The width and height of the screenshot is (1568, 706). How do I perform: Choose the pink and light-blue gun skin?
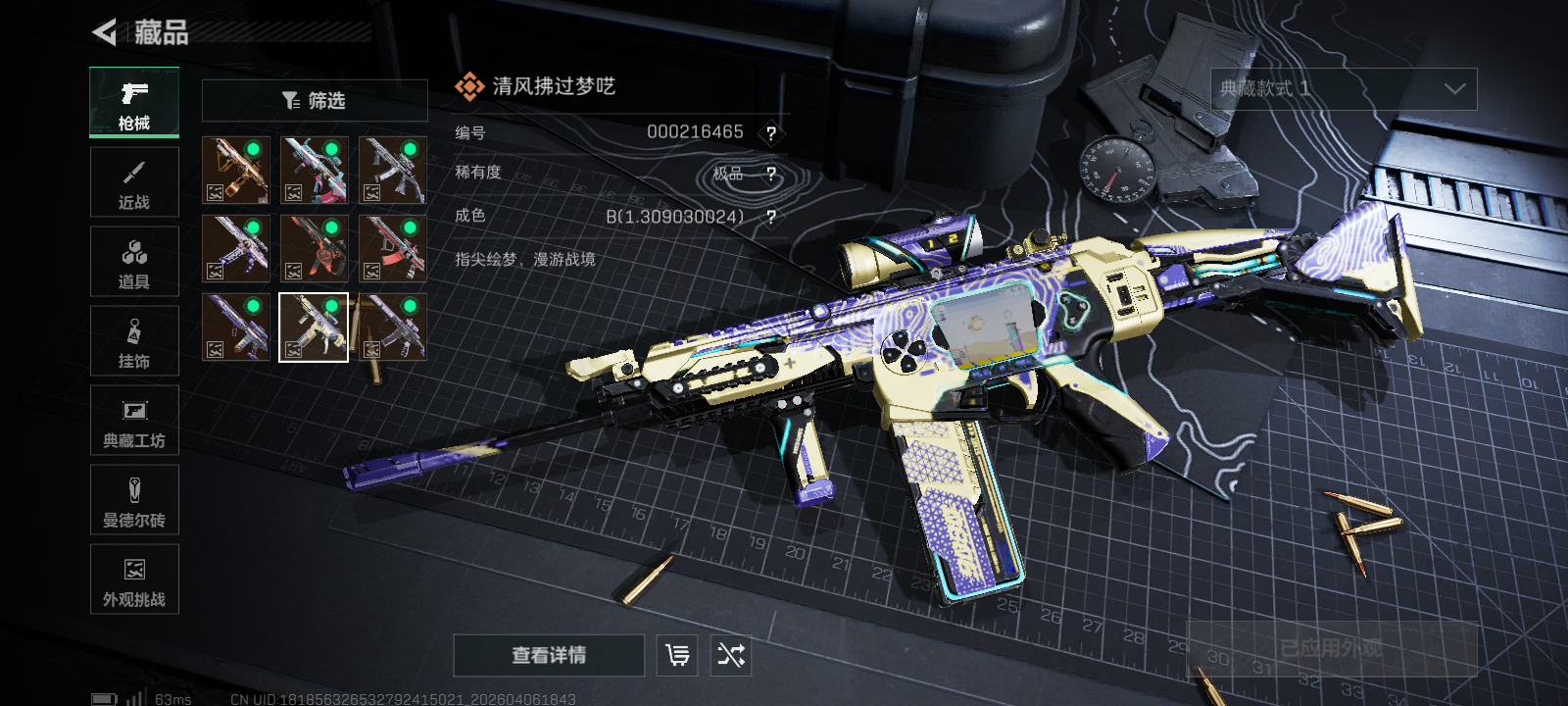point(315,171)
